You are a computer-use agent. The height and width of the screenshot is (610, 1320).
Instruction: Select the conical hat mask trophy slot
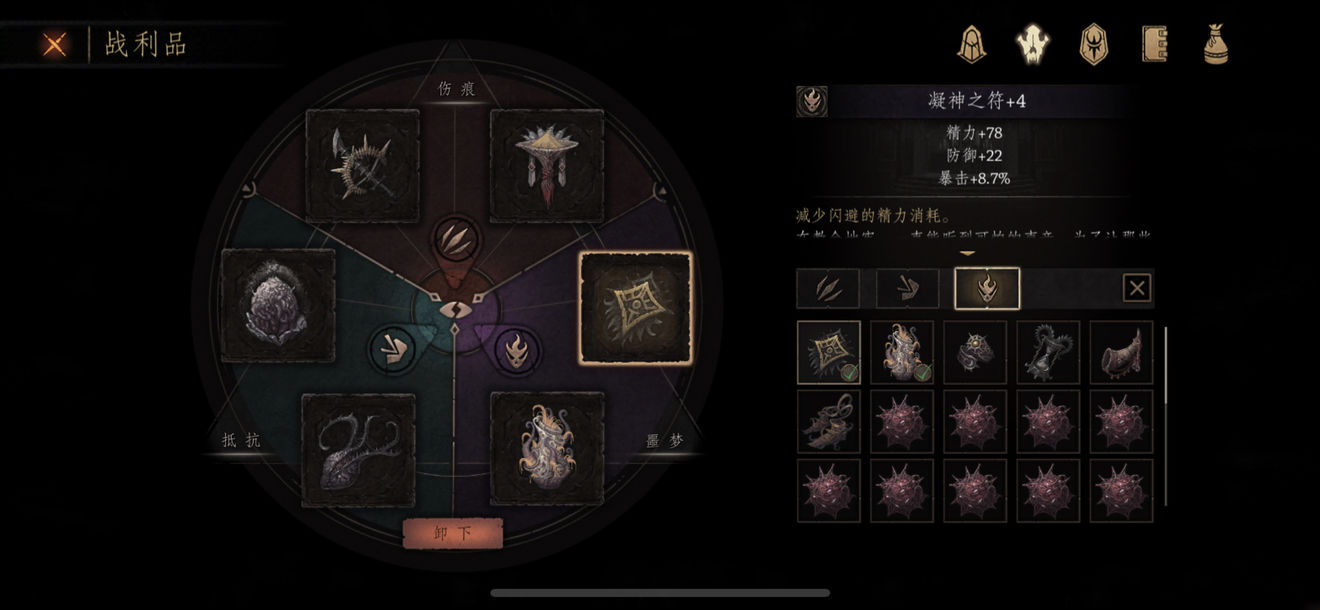pos(547,166)
